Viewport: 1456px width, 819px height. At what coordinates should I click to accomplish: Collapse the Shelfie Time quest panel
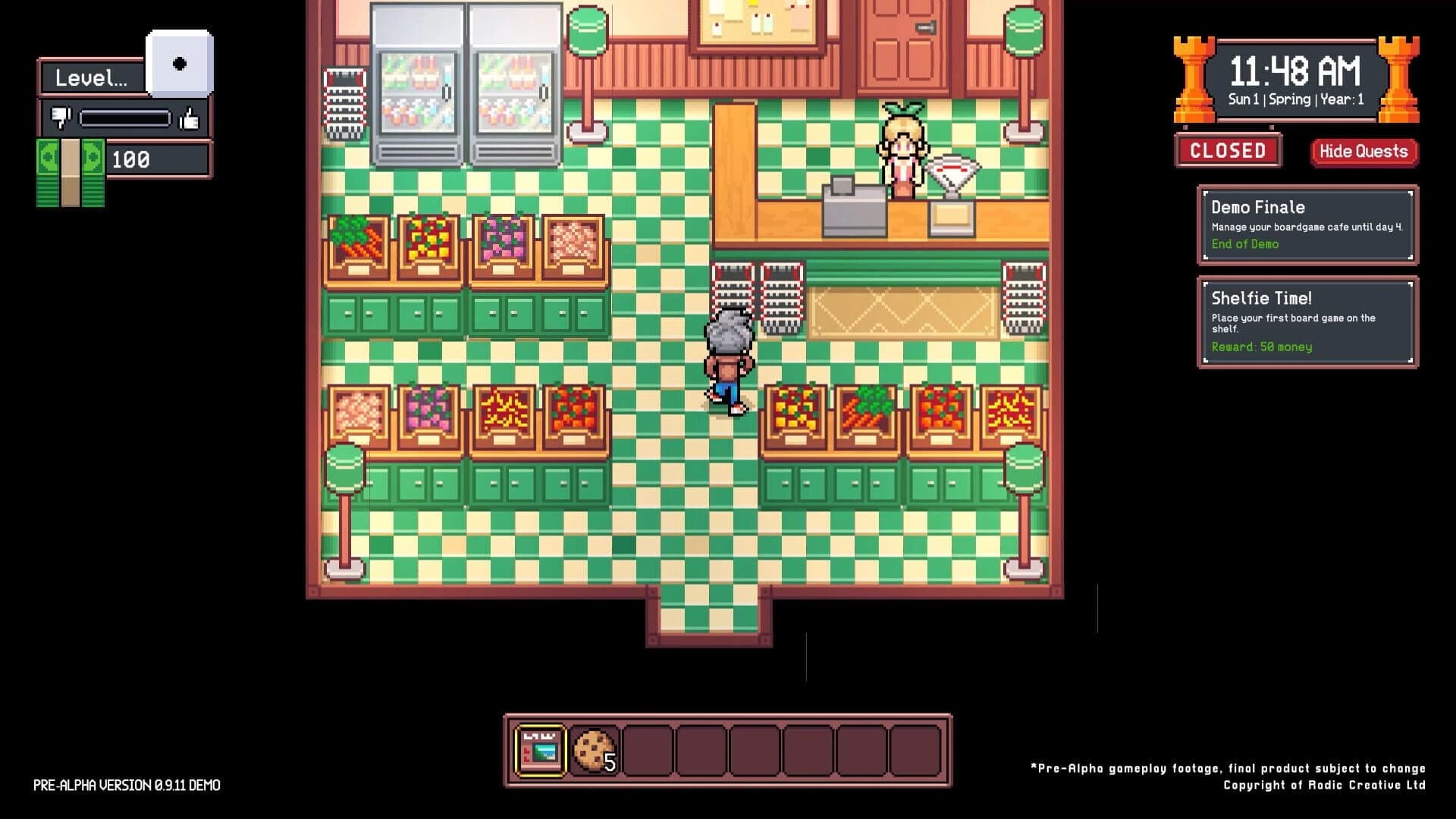tap(1306, 321)
